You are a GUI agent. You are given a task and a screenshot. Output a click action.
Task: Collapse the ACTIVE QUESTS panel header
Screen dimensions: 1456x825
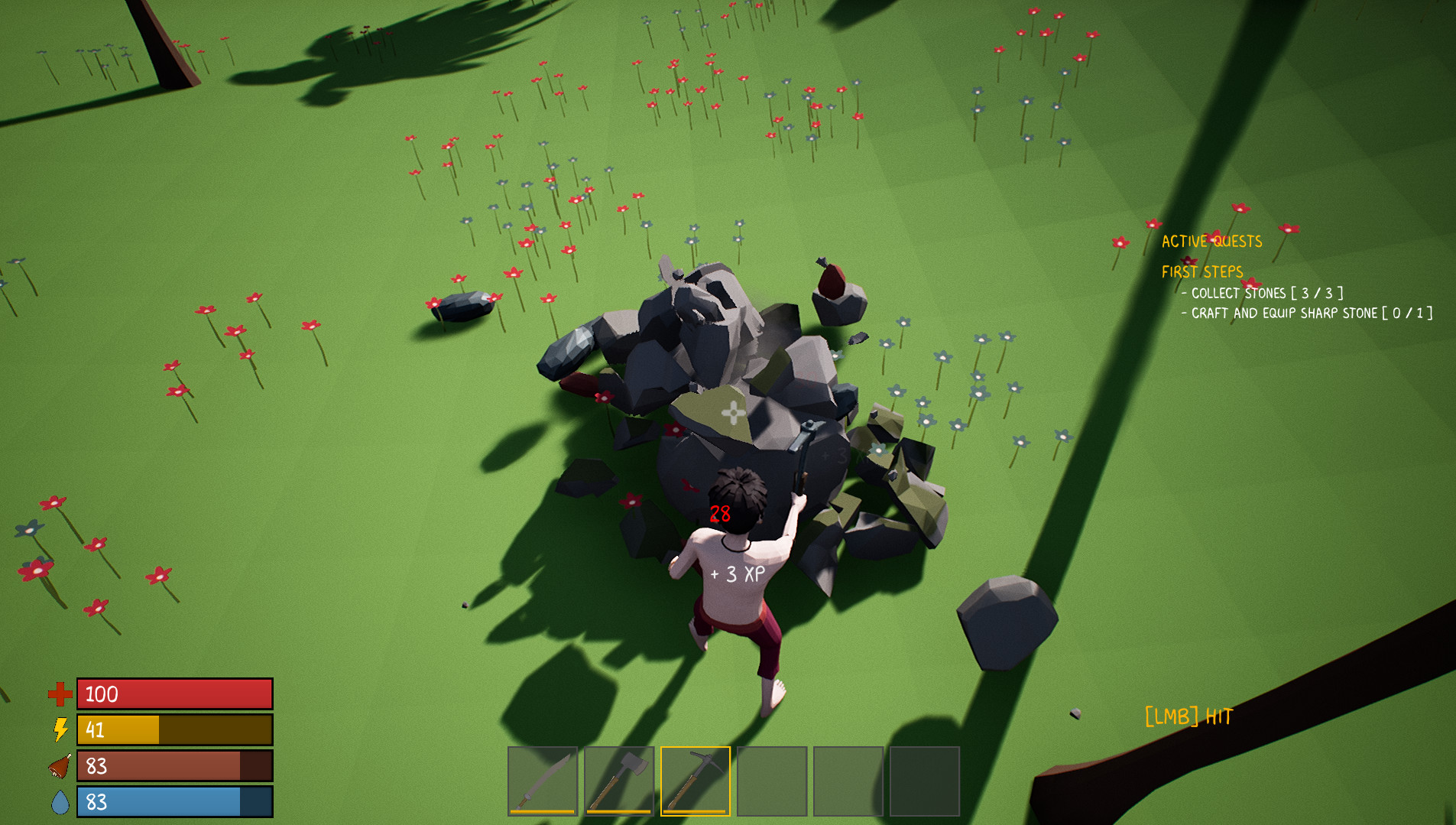pyautogui.click(x=1211, y=242)
